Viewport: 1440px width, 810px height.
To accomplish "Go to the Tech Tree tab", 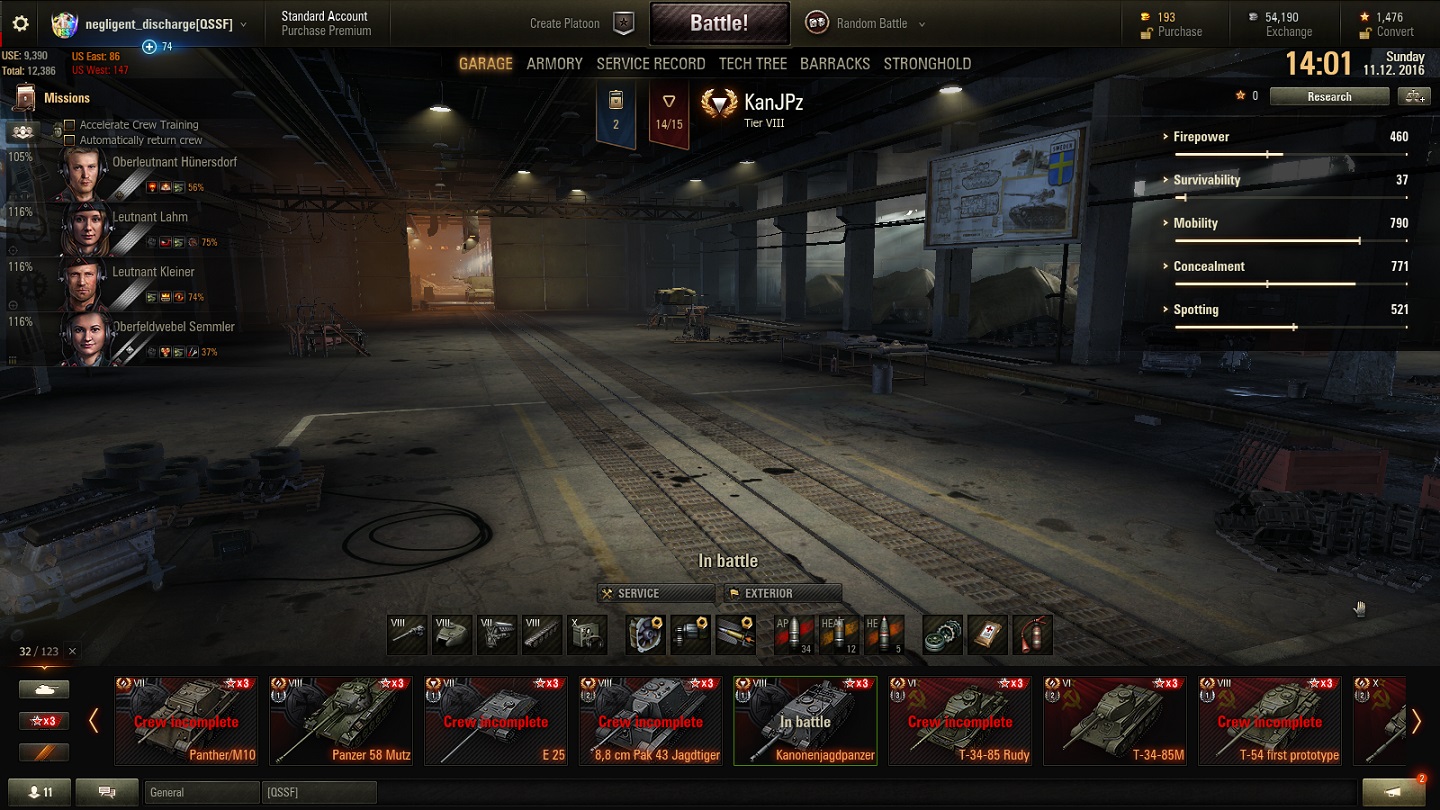I will [x=752, y=64].
